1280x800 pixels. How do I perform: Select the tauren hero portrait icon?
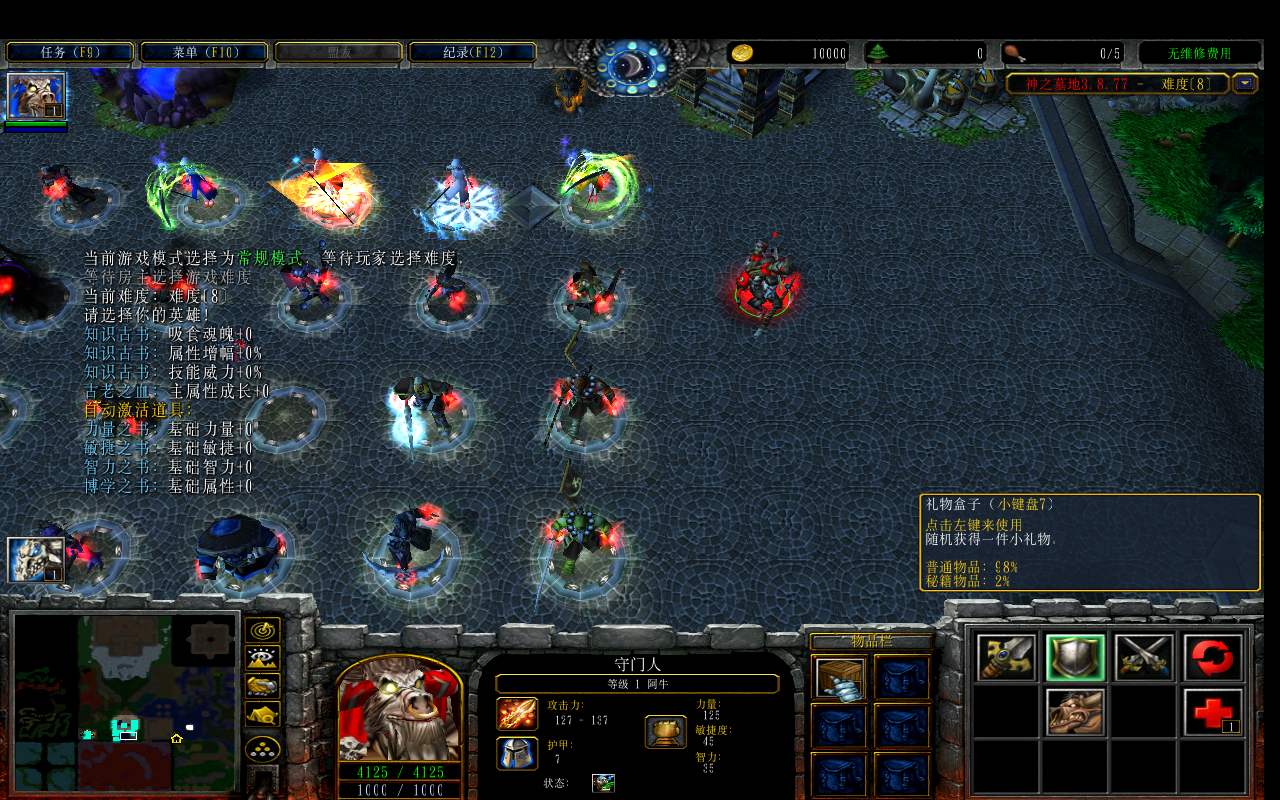pyautogui.click(x=36, y=96)
